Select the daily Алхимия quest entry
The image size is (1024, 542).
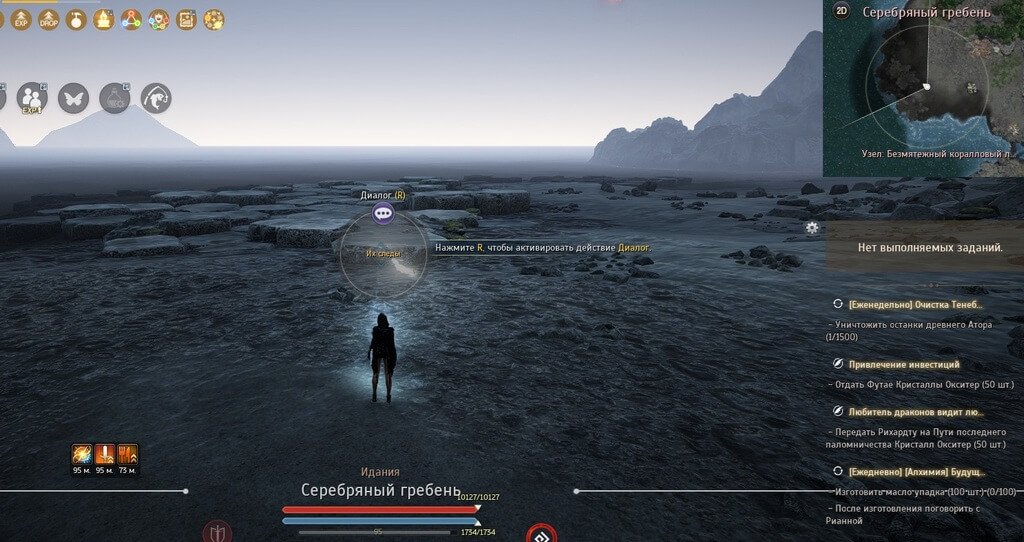917,471
